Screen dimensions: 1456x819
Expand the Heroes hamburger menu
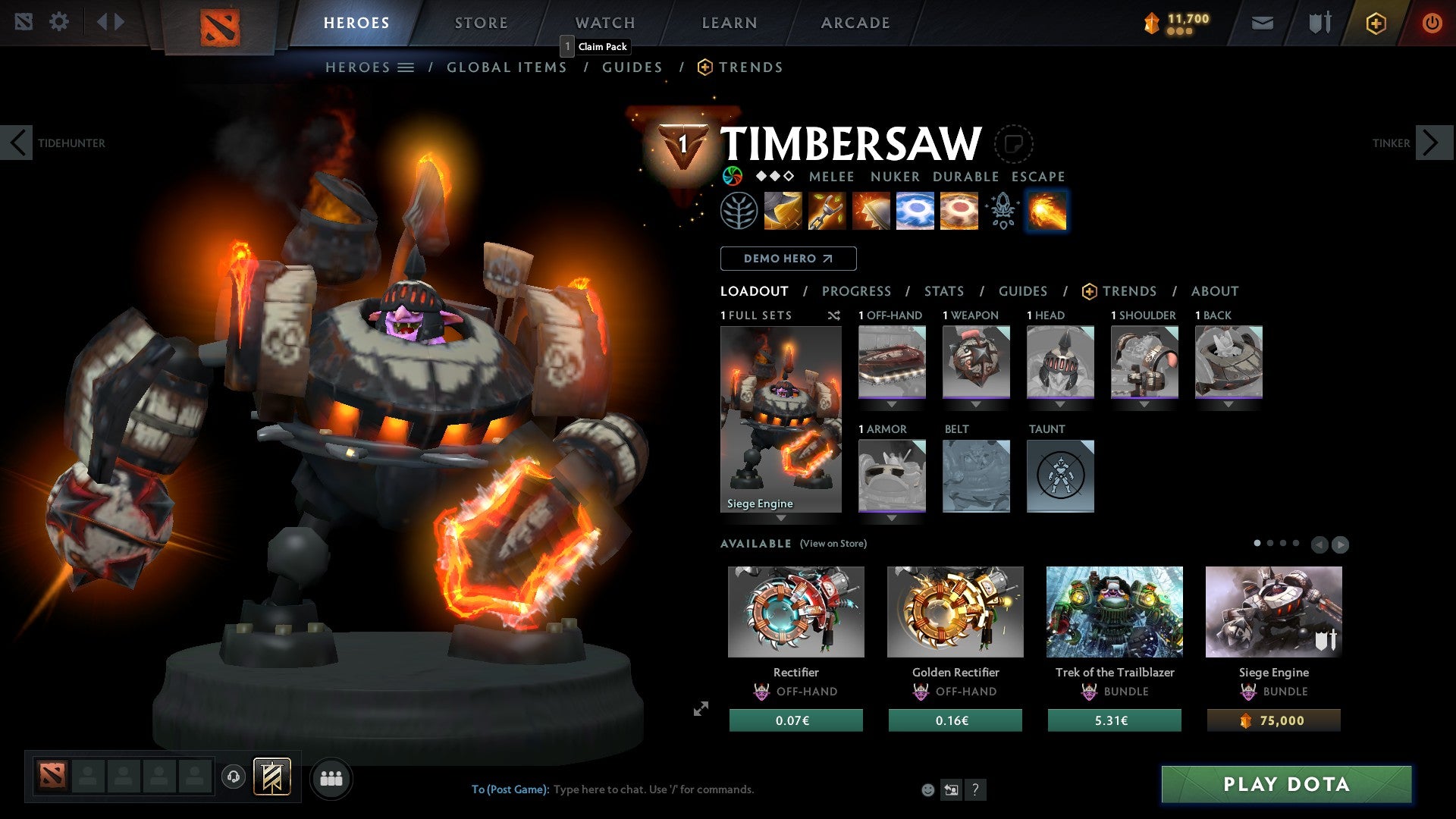click(x=406, y=67)
